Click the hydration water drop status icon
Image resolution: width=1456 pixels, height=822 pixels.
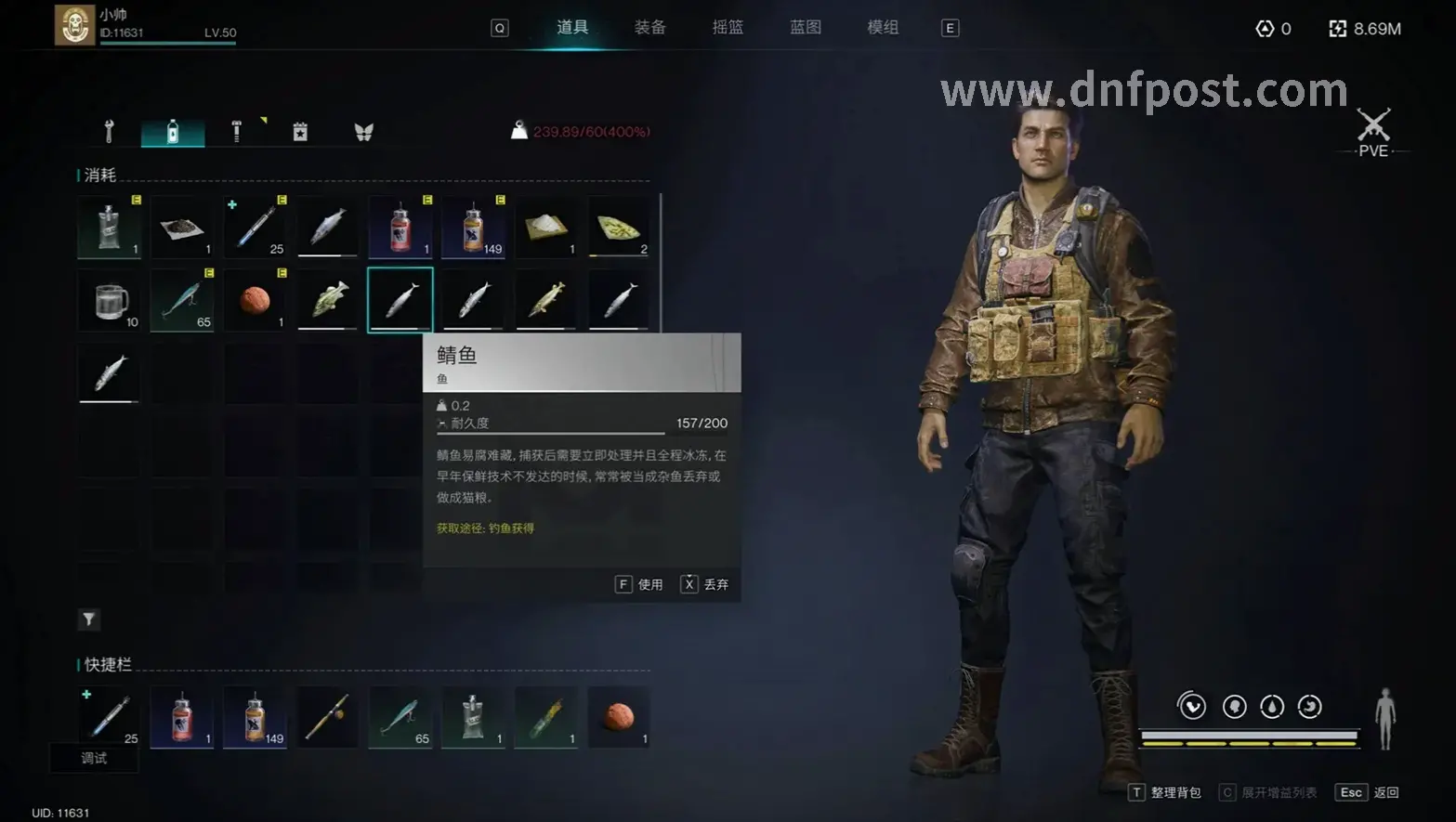1273,706
